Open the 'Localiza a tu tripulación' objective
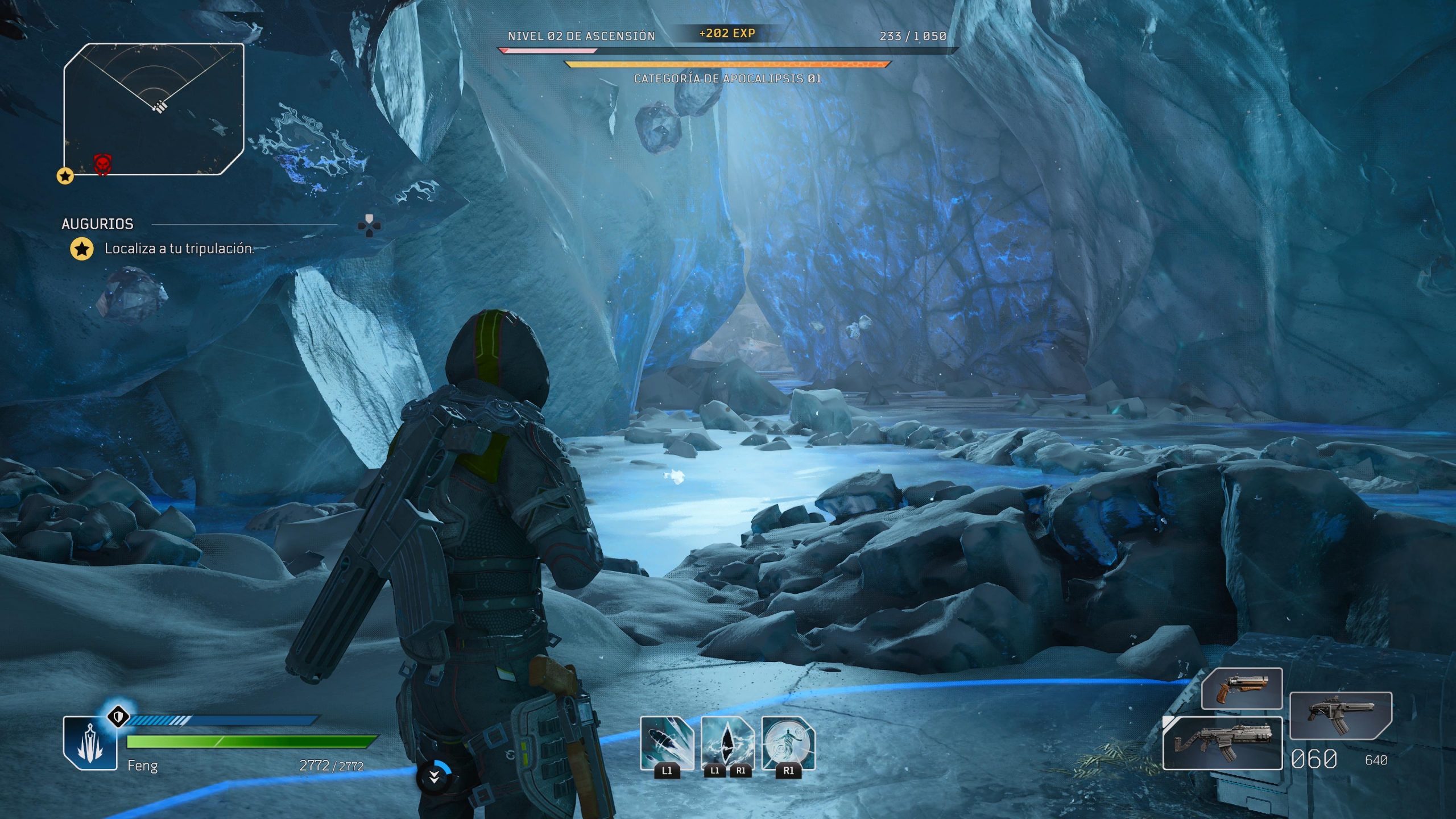The width and height of the screenshot is (1456, 819). [x=179, y=249]
